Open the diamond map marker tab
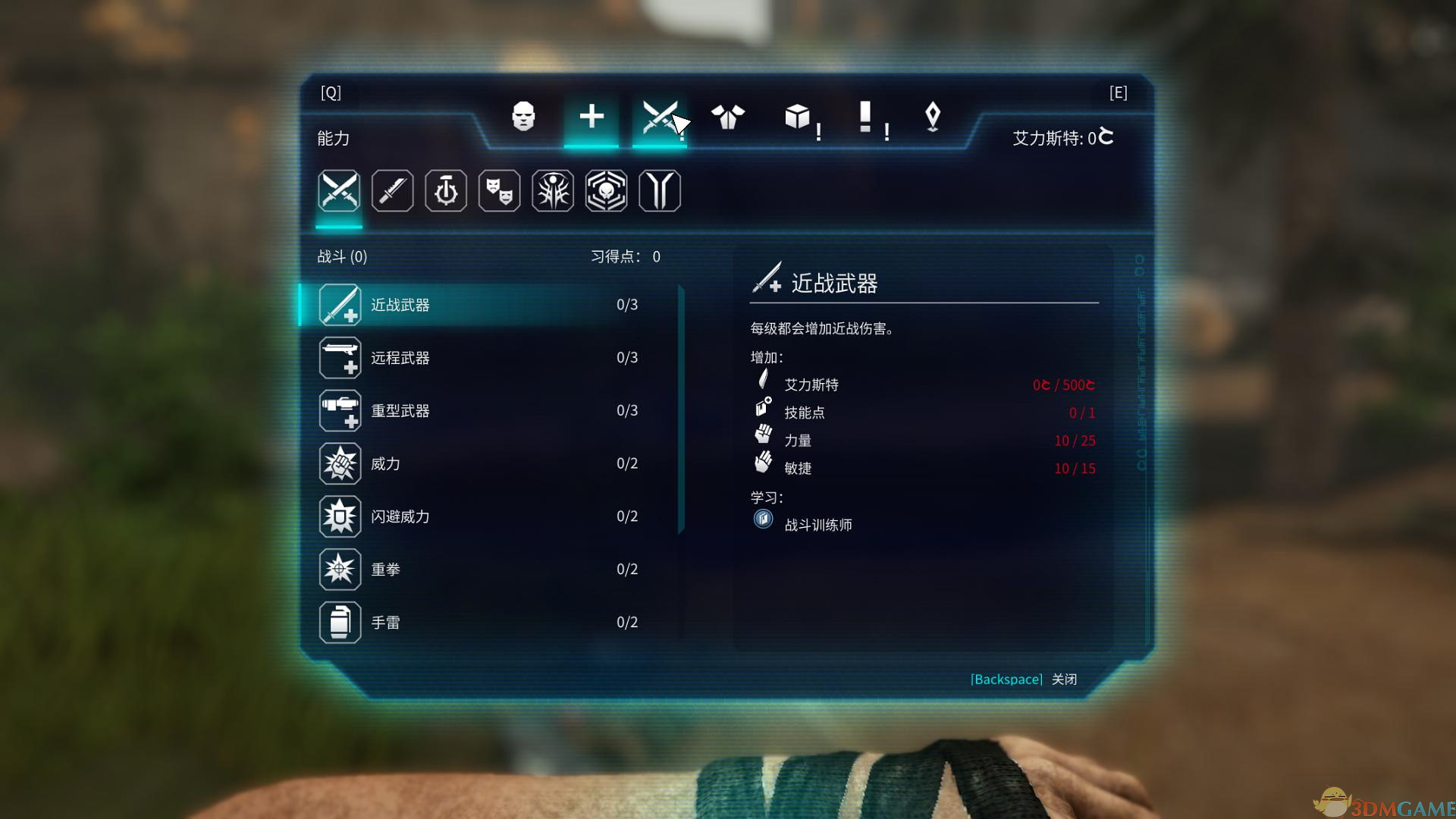The image size is (1456, 819). tap(933, 117)
